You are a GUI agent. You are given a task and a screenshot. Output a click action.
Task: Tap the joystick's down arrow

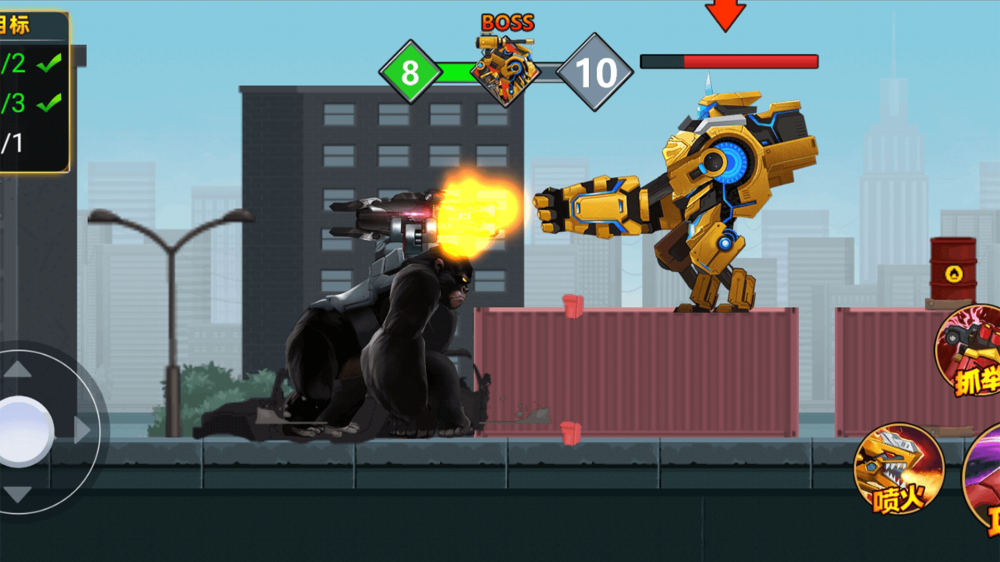(x=18, y=494)
